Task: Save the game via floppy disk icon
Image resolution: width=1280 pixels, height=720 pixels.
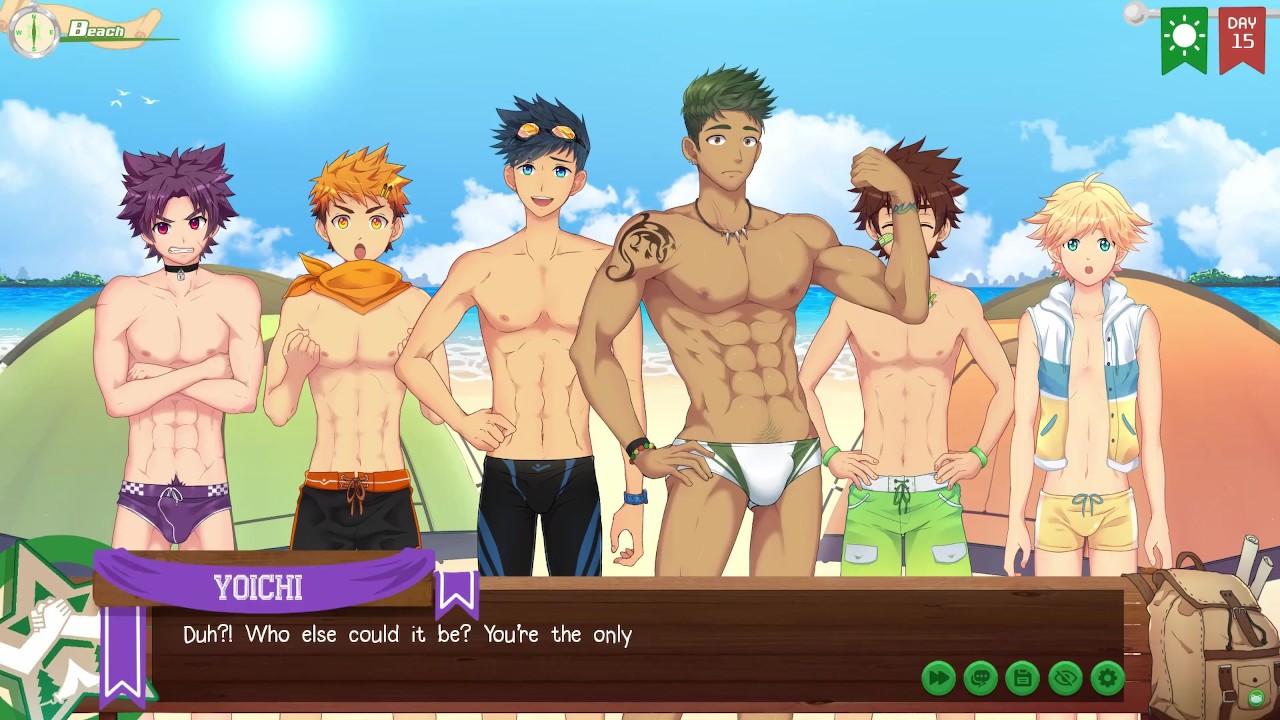Action: (1023, 679)
